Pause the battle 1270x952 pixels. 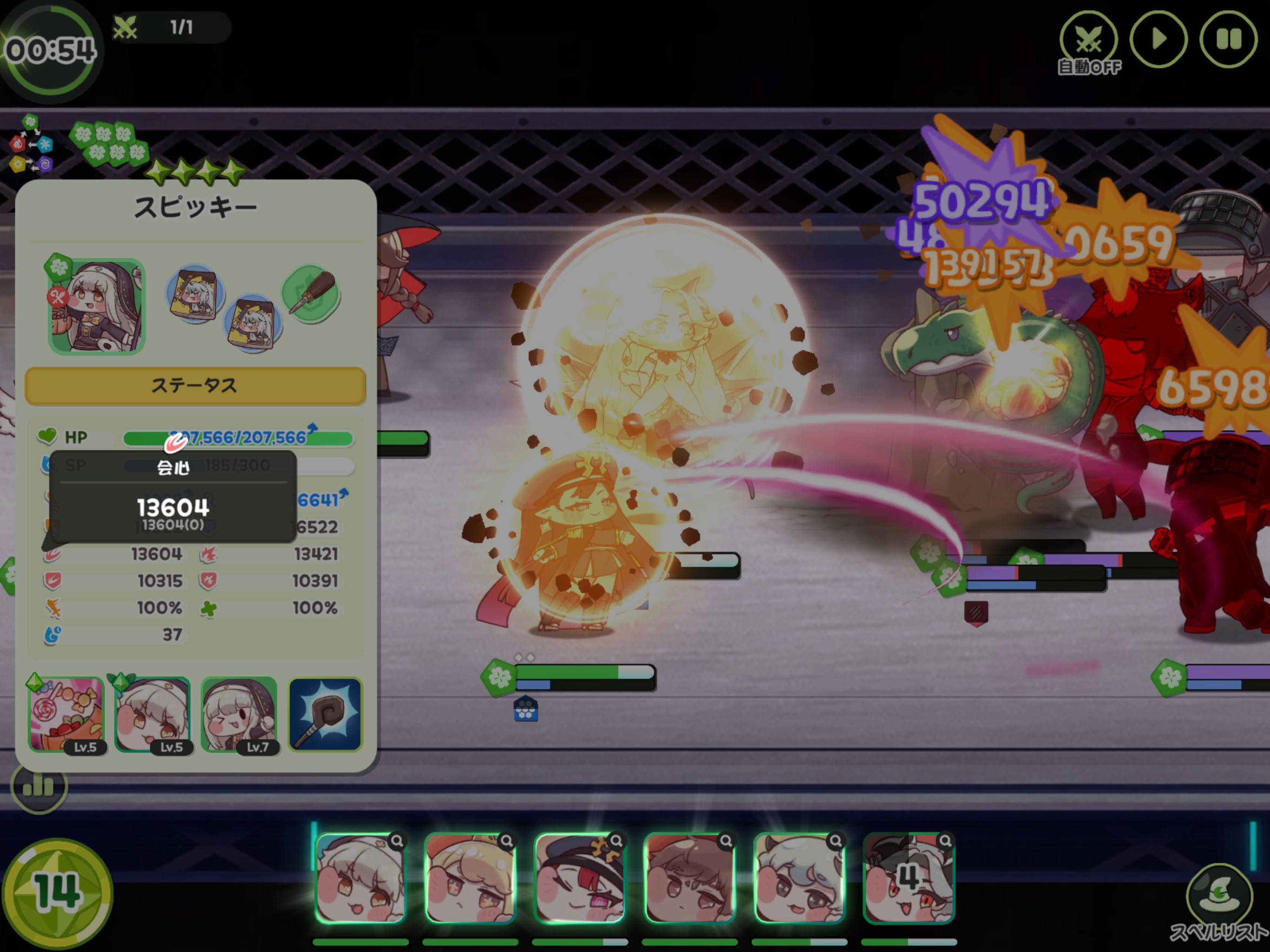(1228, 40)
